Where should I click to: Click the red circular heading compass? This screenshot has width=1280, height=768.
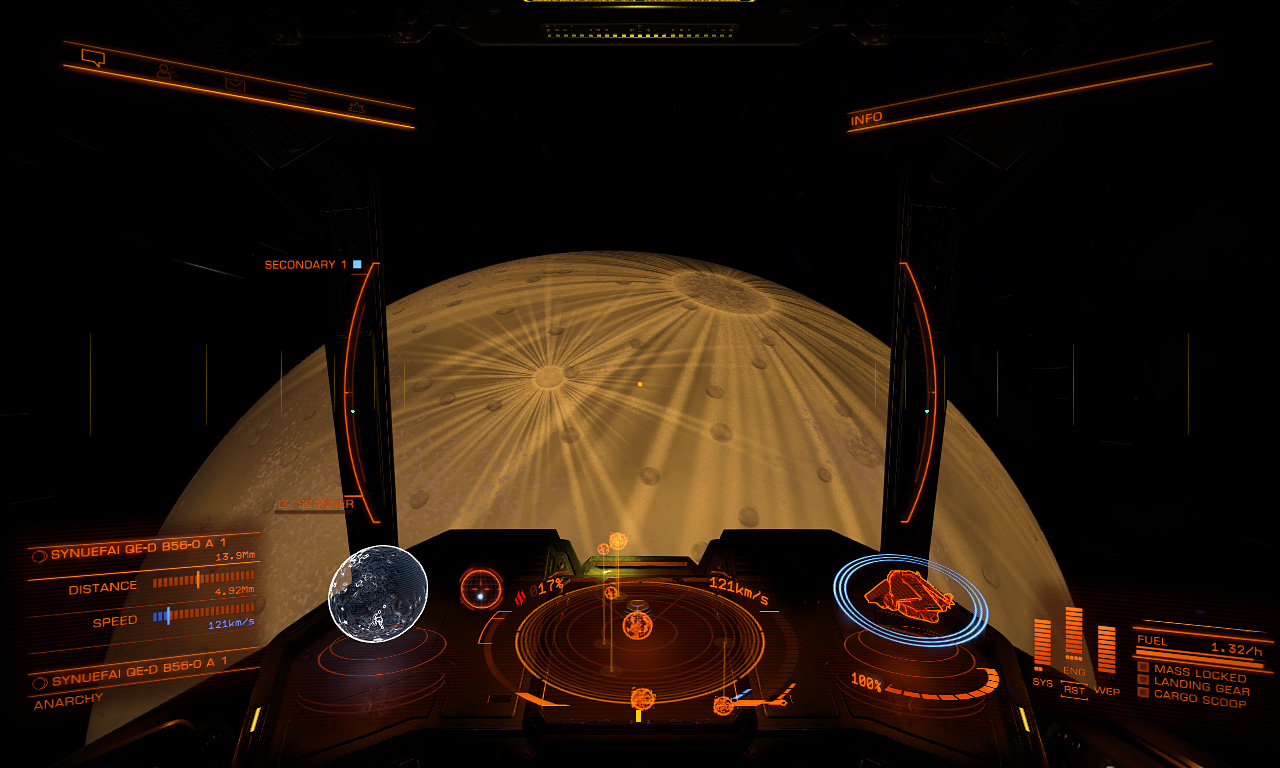pos(481,588)
